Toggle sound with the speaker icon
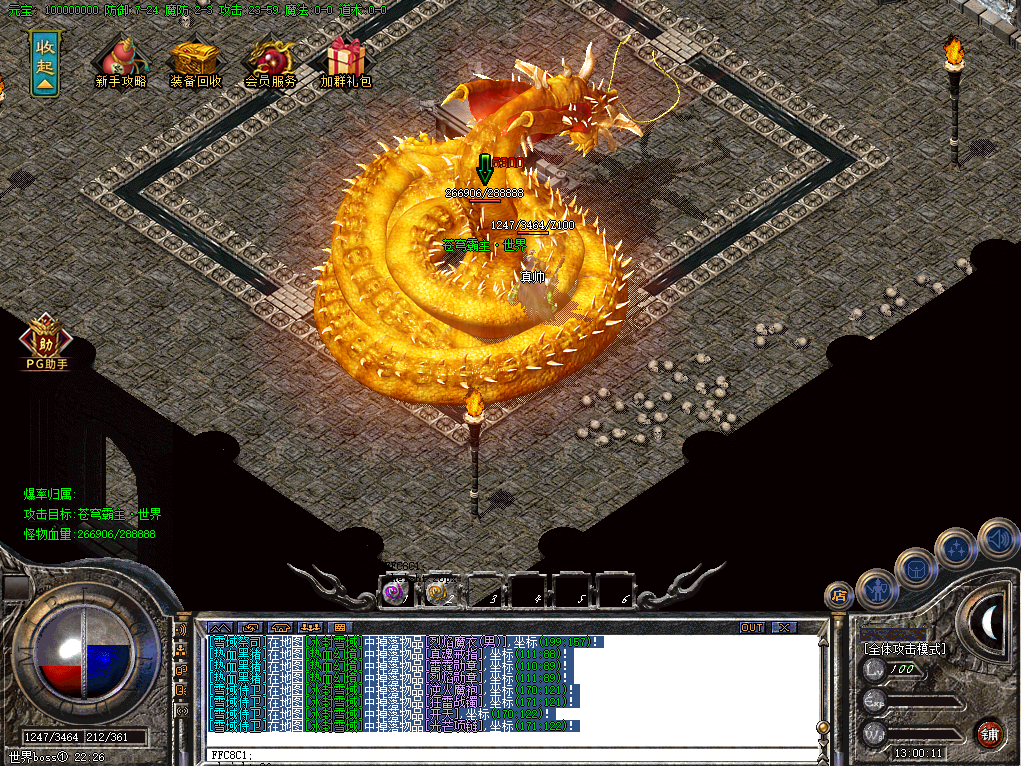1021x766 pixels. point(997,538)
